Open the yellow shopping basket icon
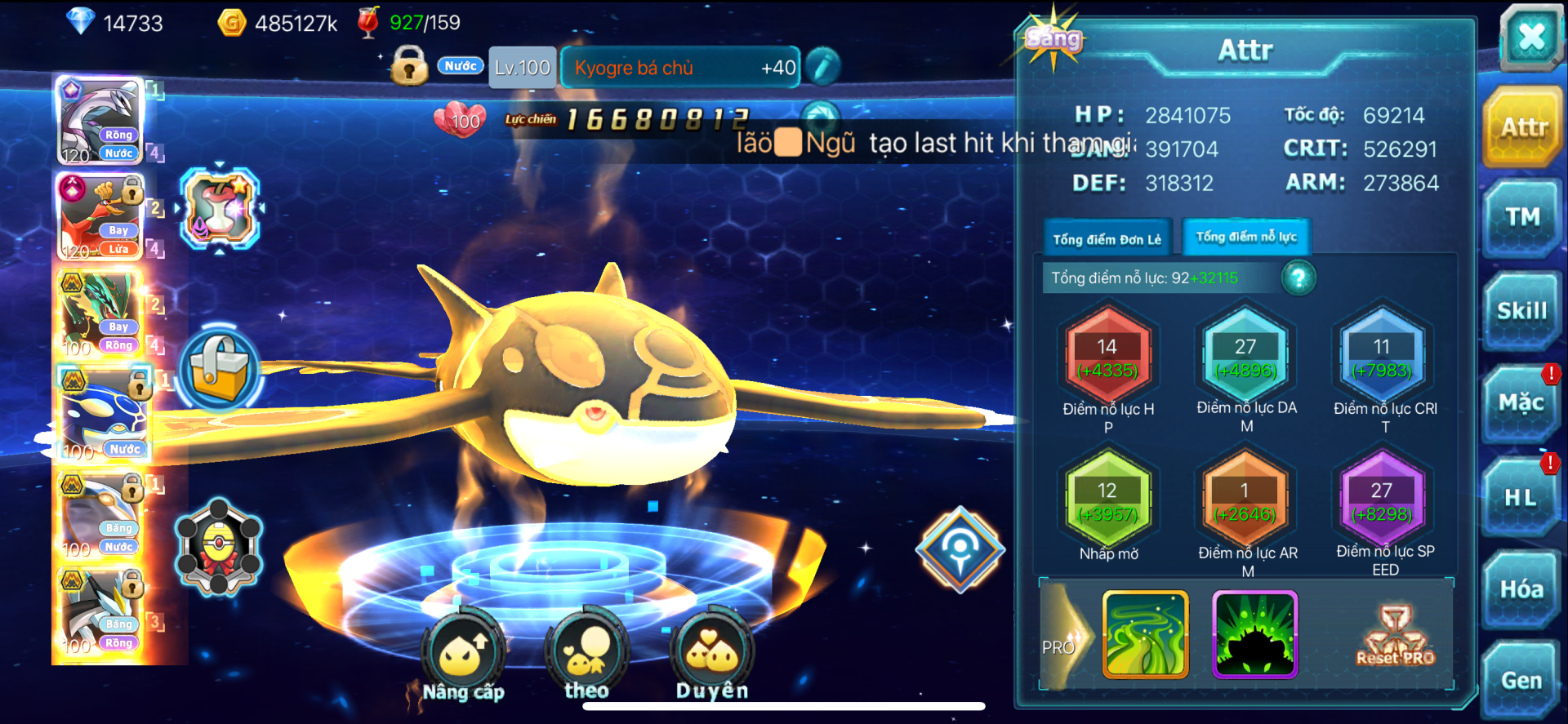The height and width of the screenshot is (724, 1568). 219,369
